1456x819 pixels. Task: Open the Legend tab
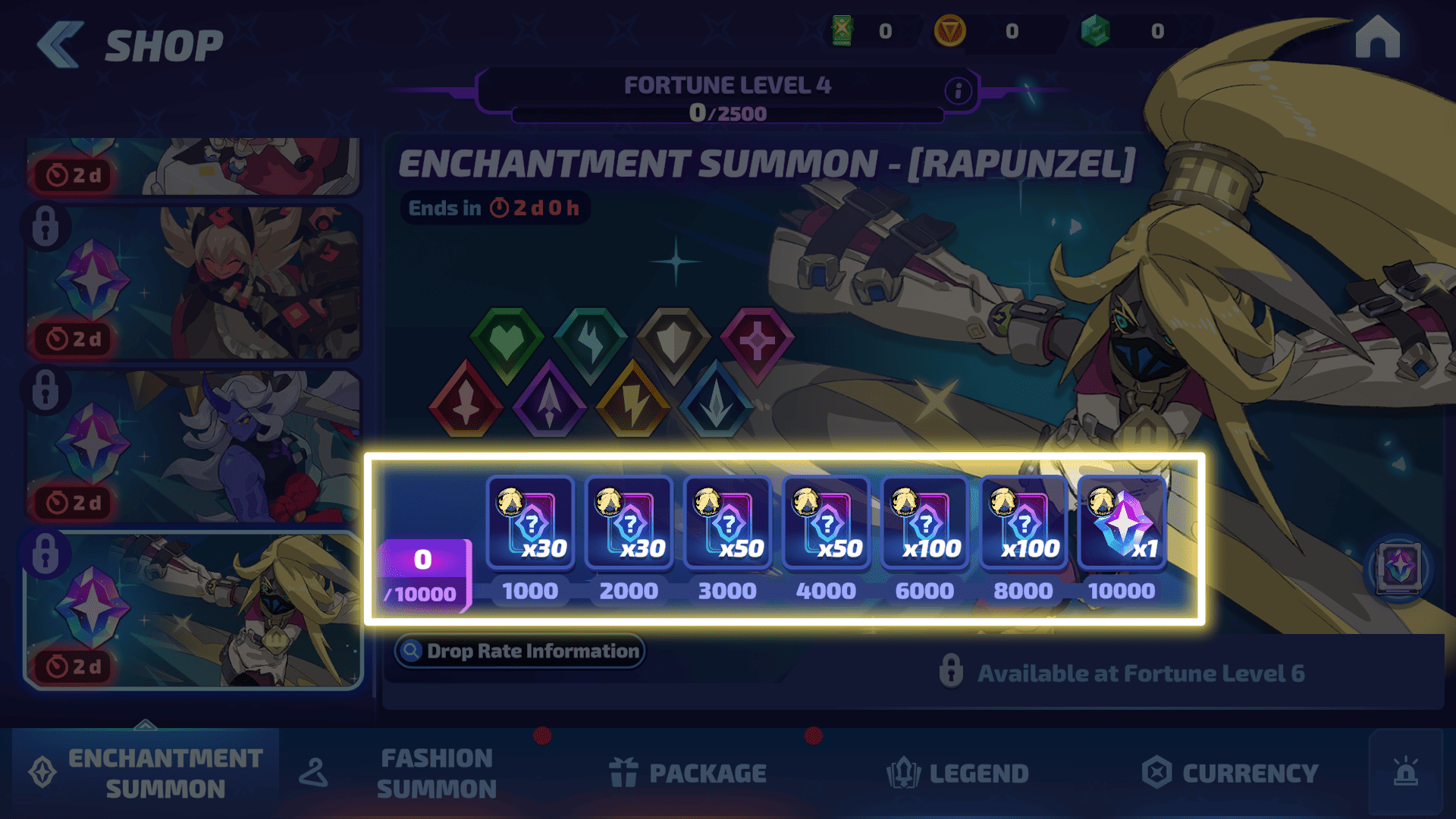(x=958, y=773)
